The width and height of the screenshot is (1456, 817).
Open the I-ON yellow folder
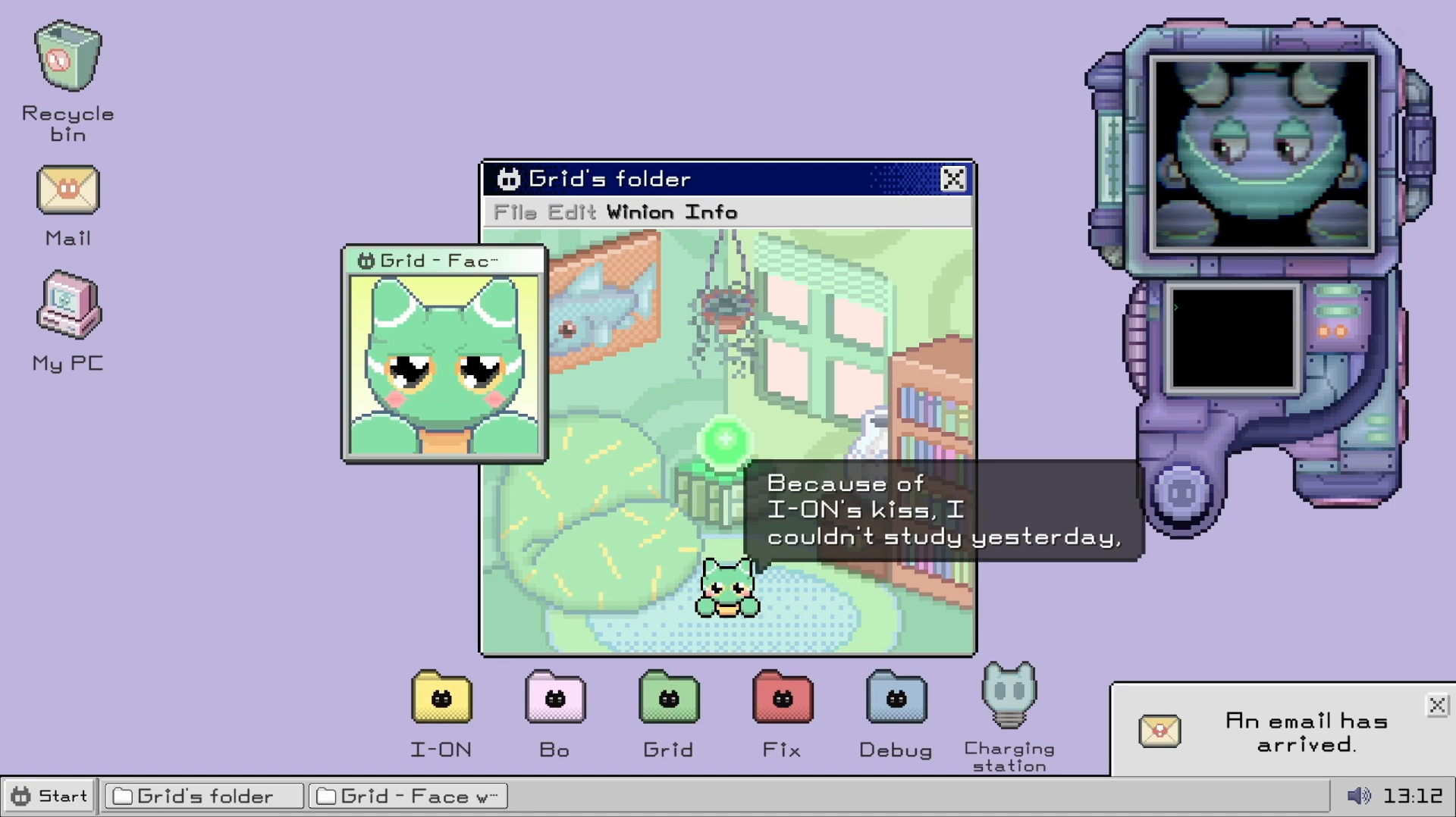(441, 697)
